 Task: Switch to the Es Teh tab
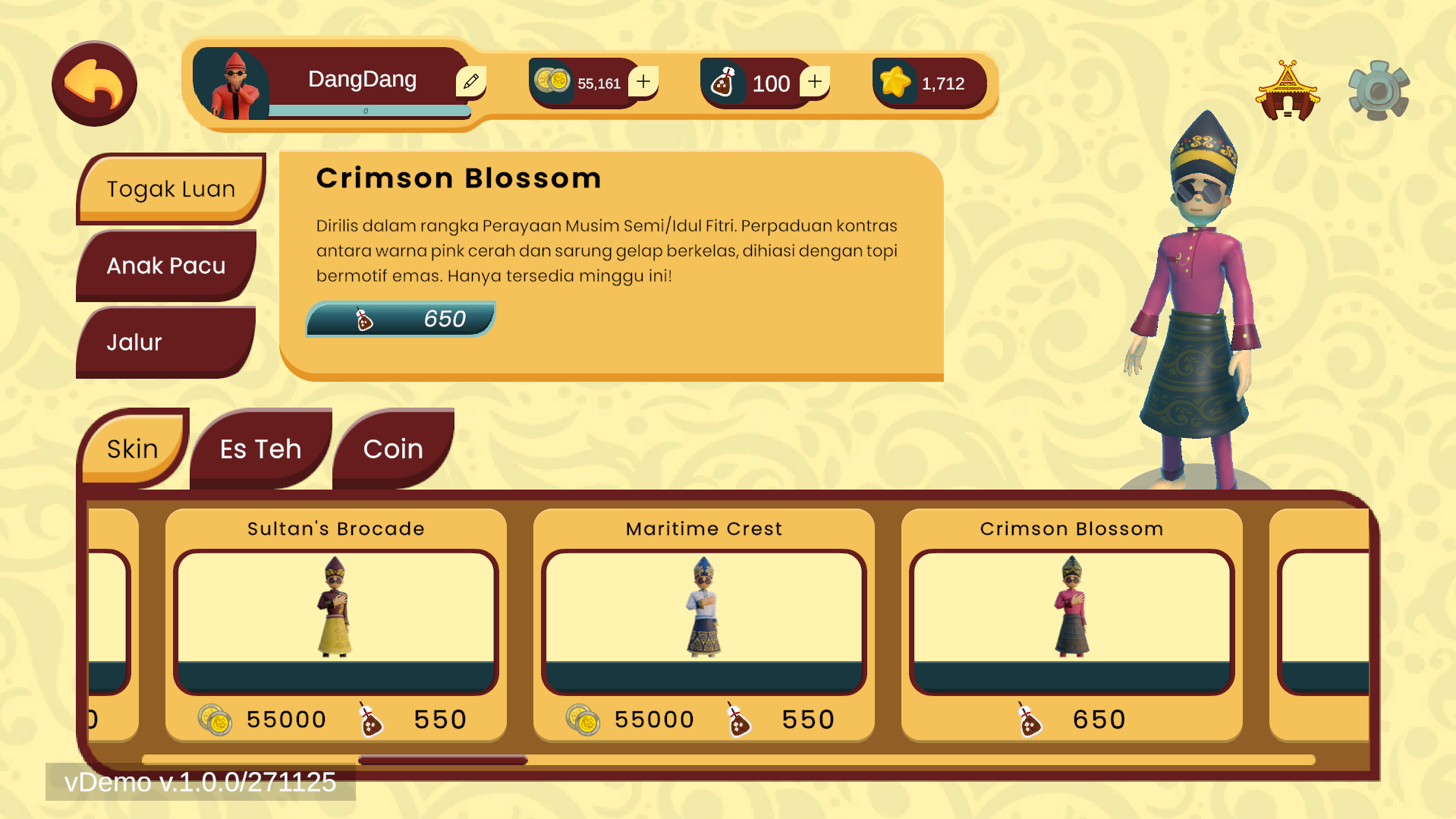259,449
